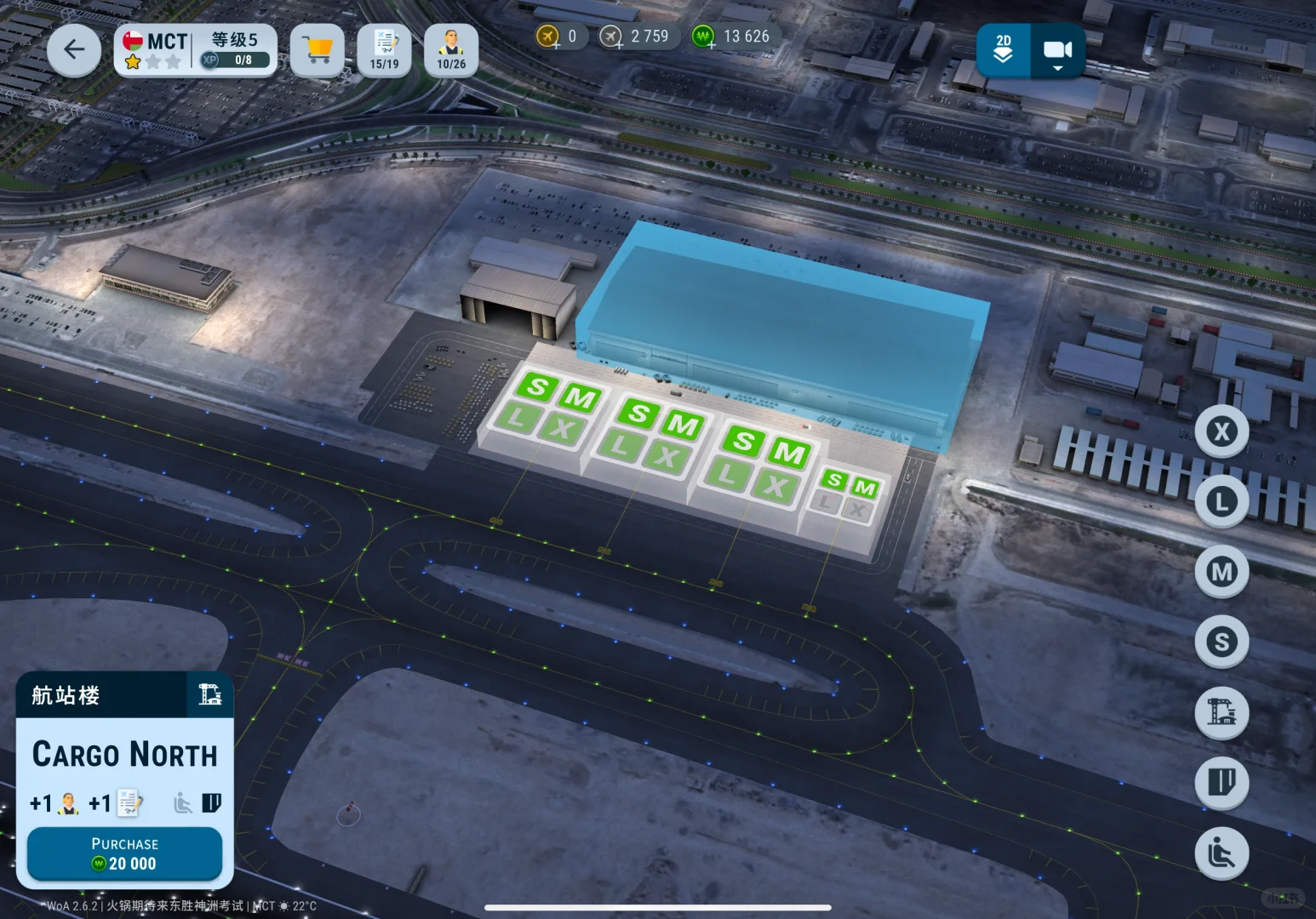Select the passenger seat filter on right
Viewport: 1316px width, 919px height.
coord(1222,852)
